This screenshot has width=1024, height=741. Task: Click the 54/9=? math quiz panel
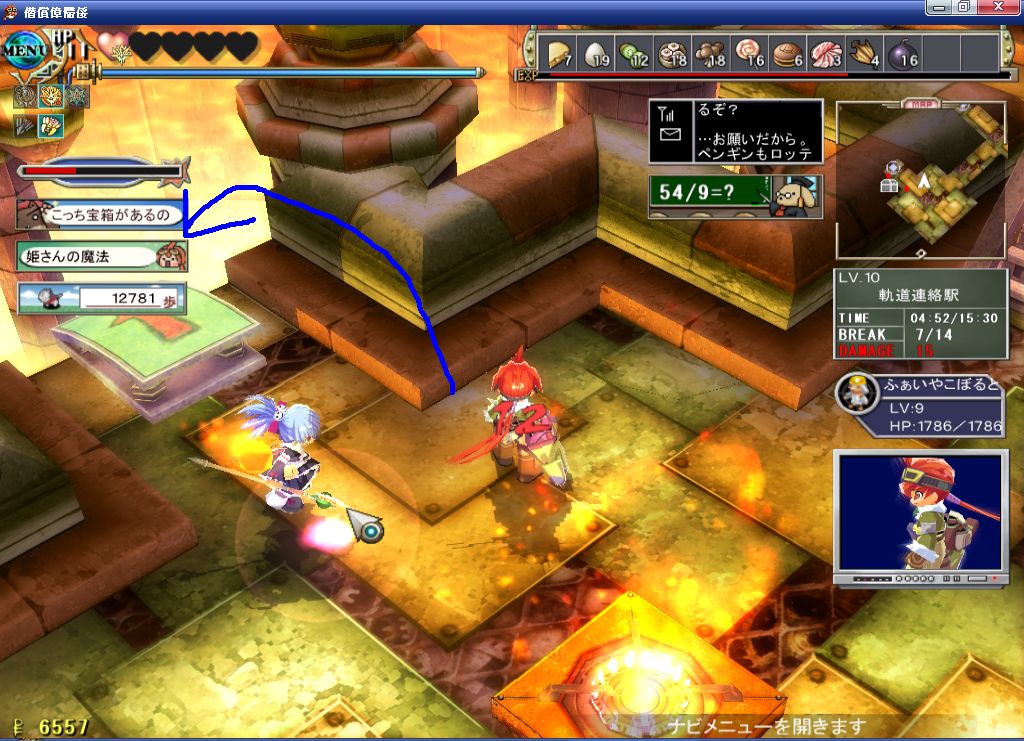735,195
